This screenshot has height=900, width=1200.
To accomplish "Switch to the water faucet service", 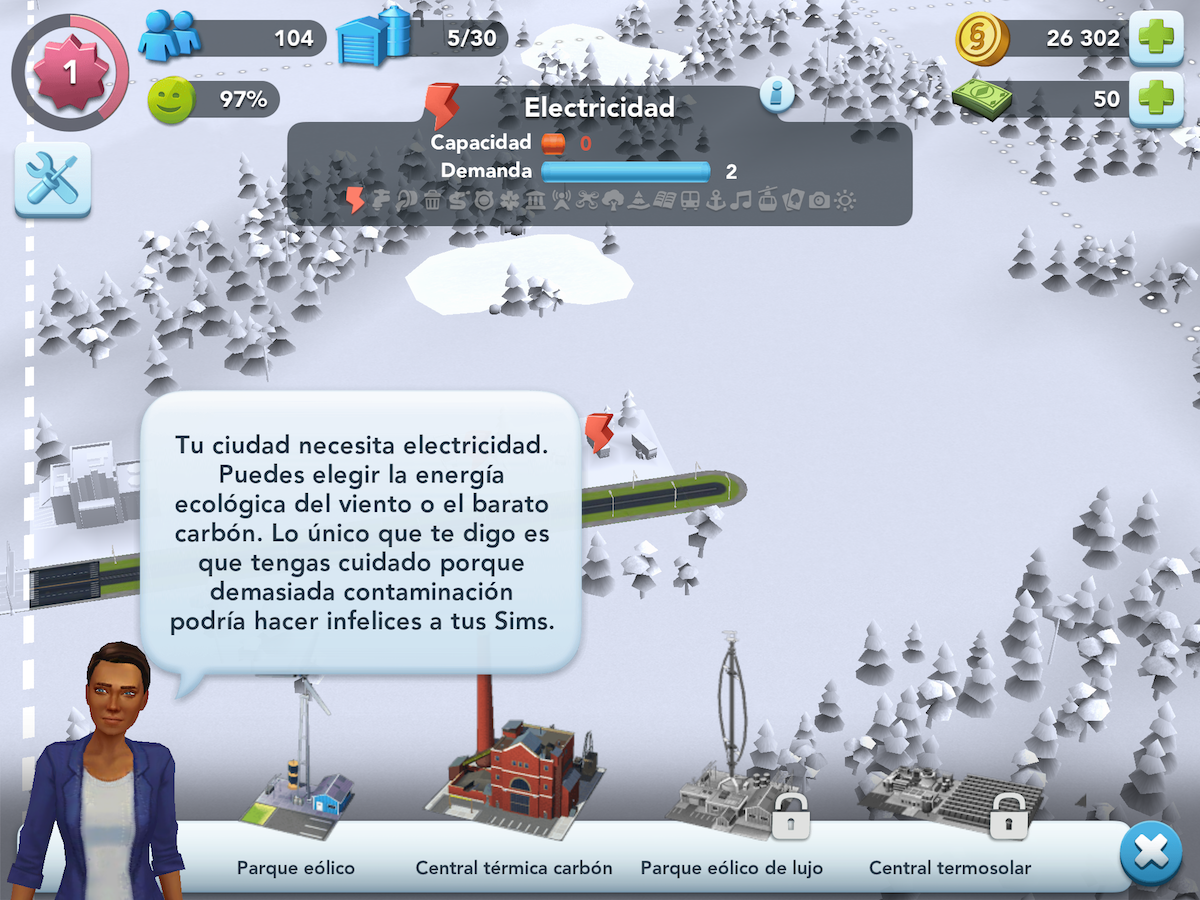I will coord(382,201).
